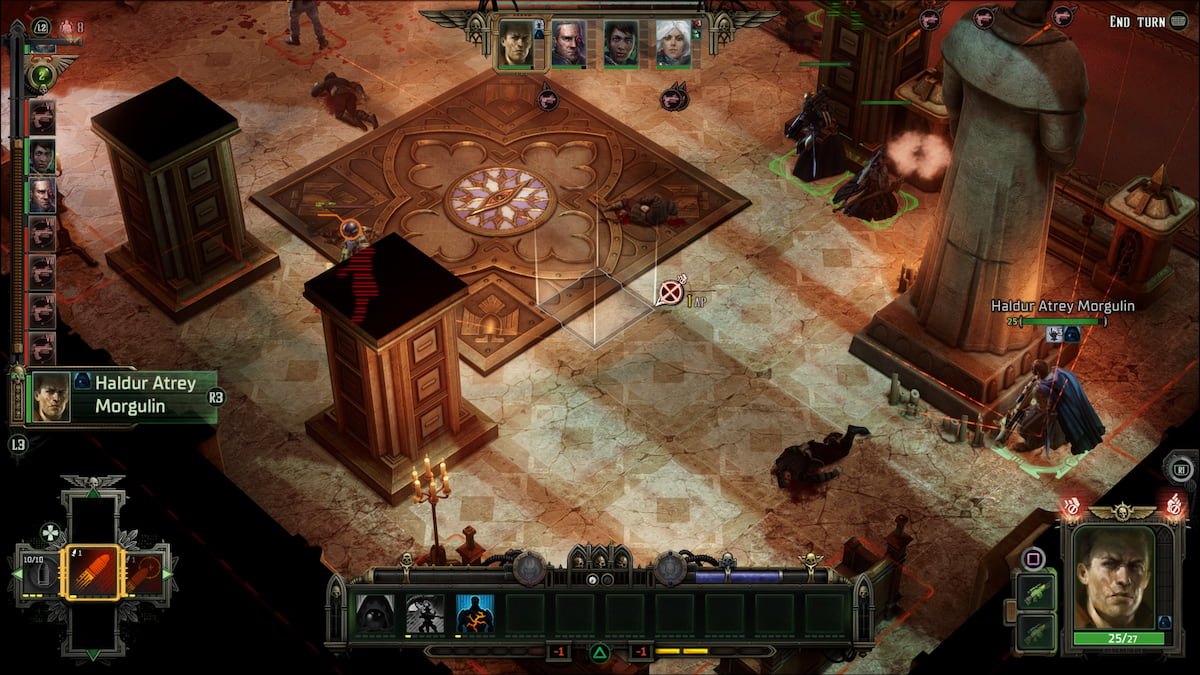Open Haldur's large portrait panel
Viewport: 1200px width, 675px height.
pos(1115,578)
